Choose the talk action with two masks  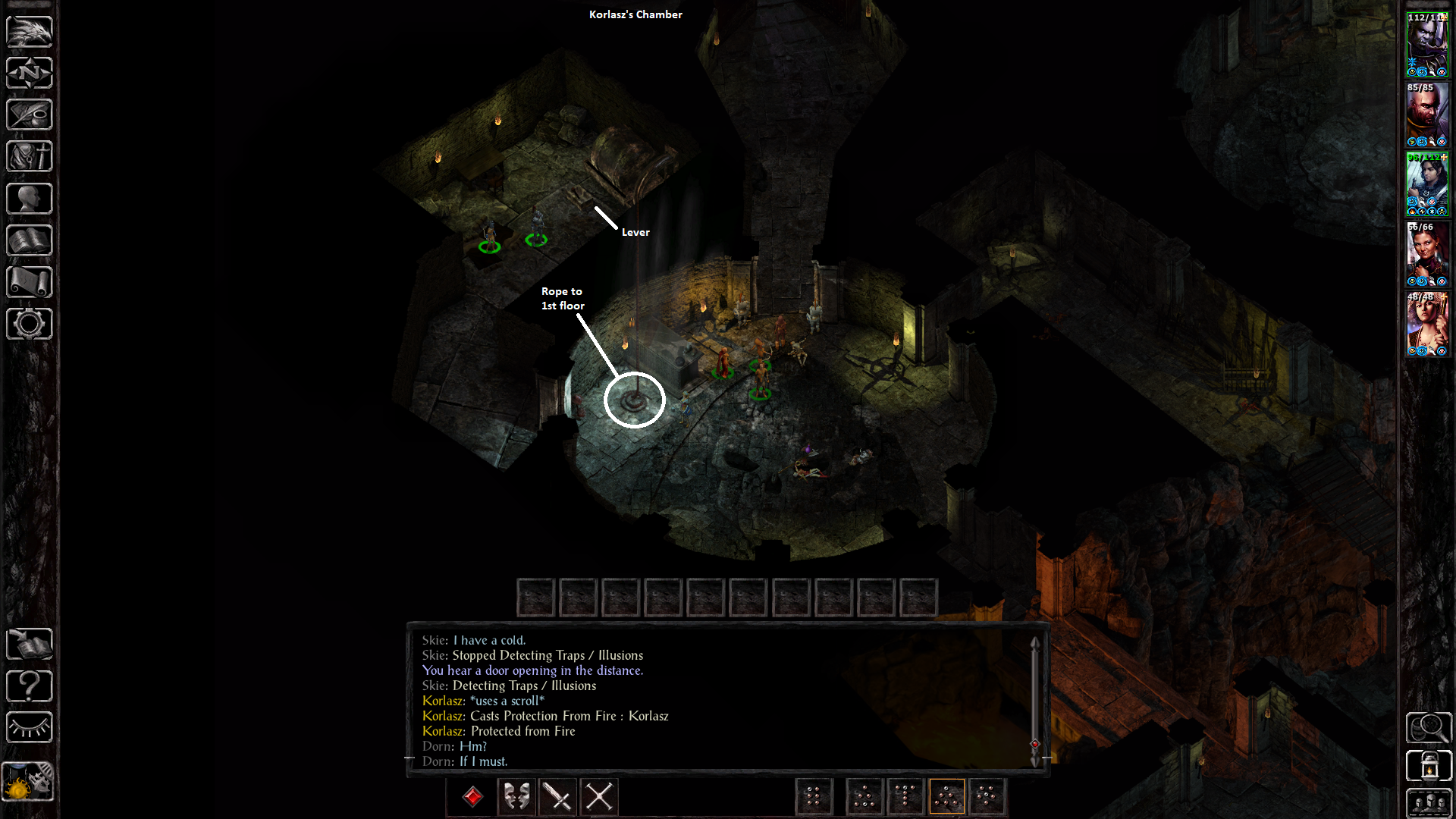point(517,797)
